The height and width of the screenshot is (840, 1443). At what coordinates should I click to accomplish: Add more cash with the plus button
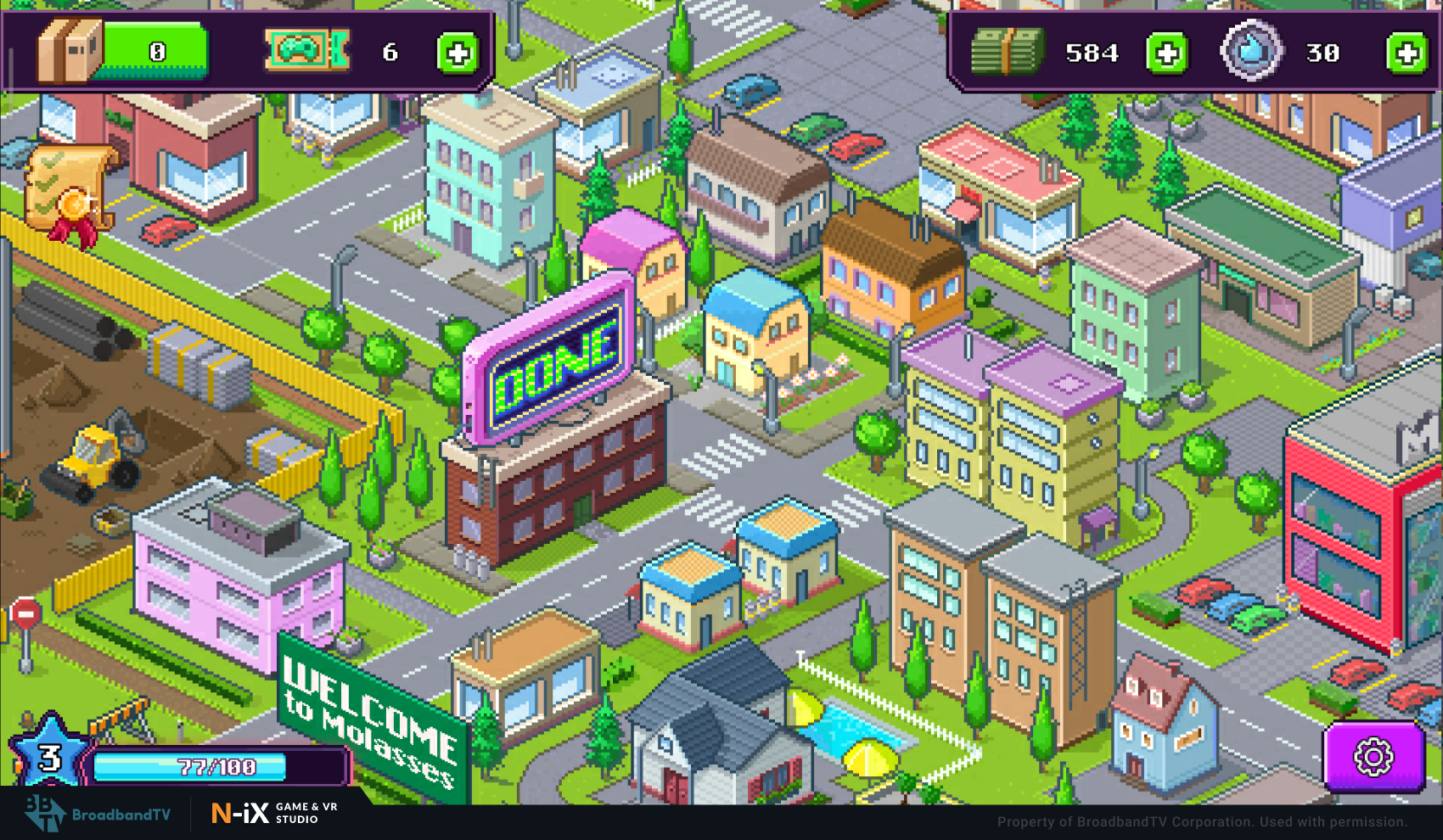coord(1167,53)
